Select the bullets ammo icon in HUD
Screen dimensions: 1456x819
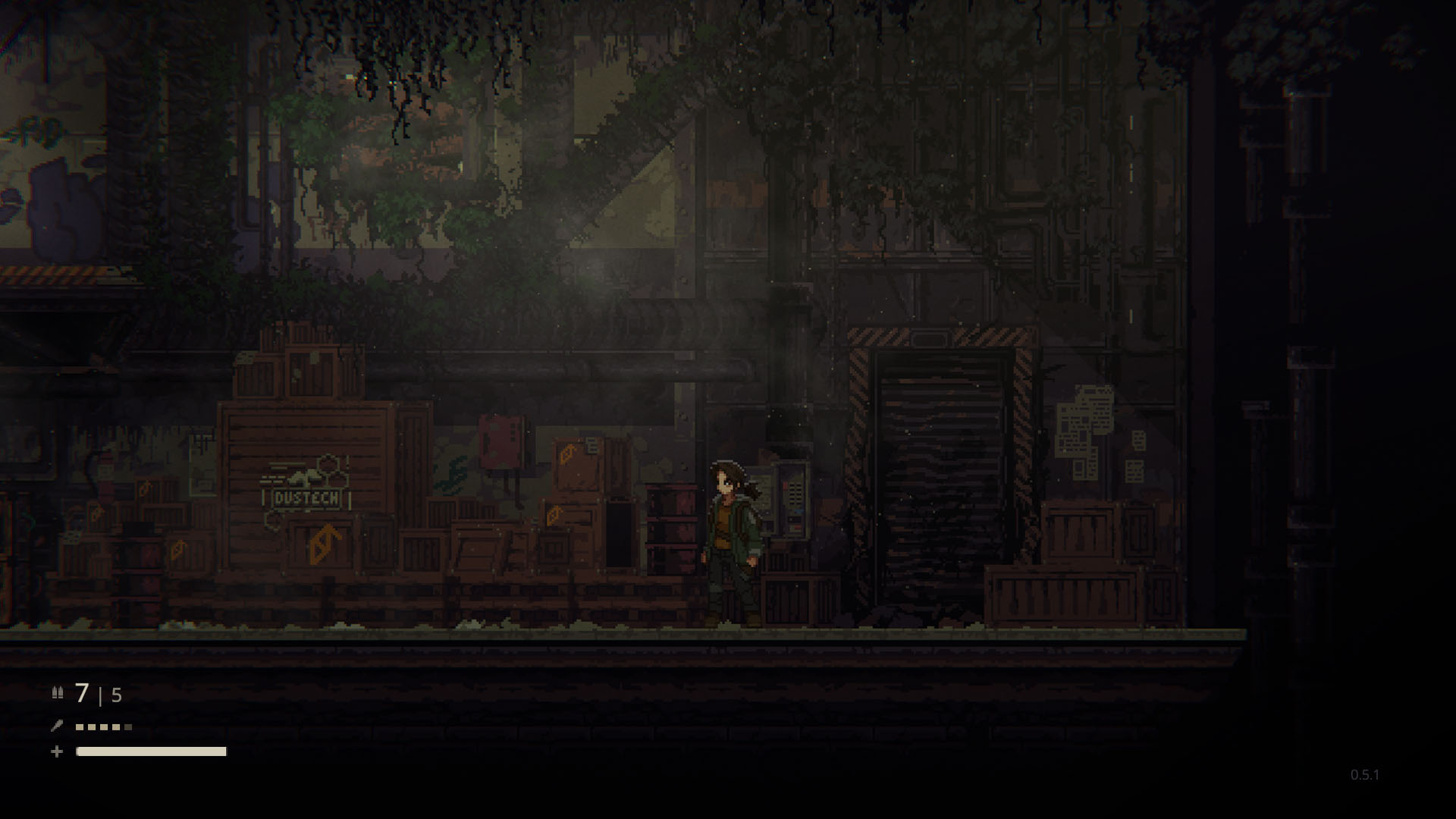pyautogui.click(x=58, y=693)
